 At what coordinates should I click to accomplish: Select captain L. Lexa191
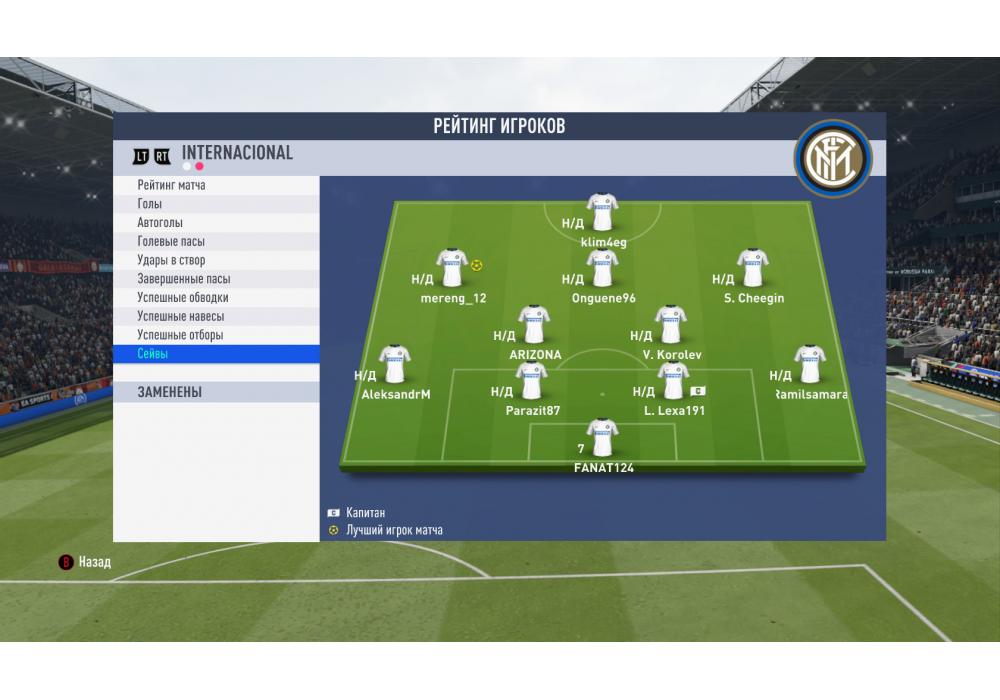(x=673, y=381)
